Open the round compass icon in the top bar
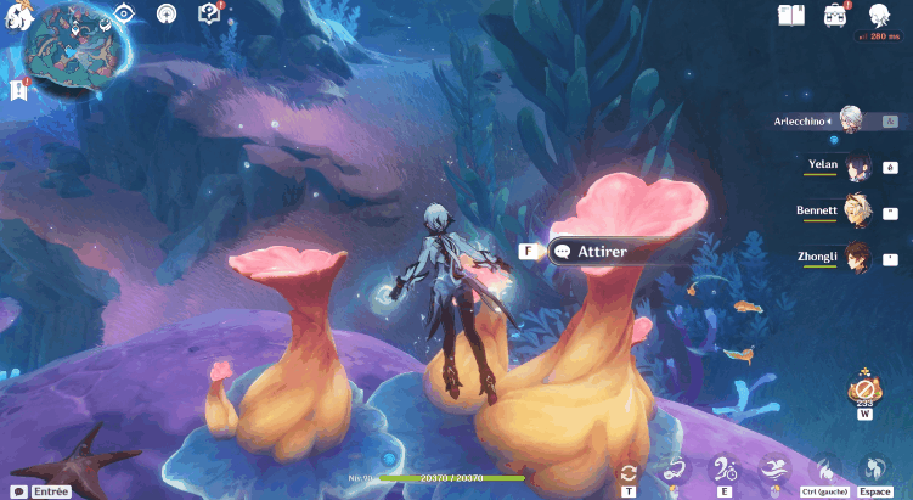The image size is (913, 500). coord(167,14)
